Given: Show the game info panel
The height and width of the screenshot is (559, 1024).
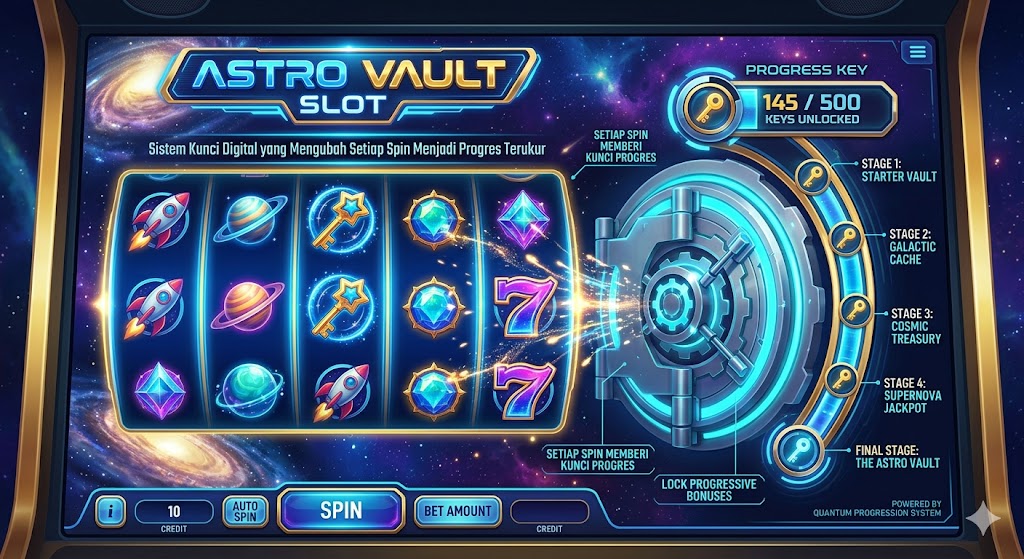Looking at the screenshot, I should (110, 512).
